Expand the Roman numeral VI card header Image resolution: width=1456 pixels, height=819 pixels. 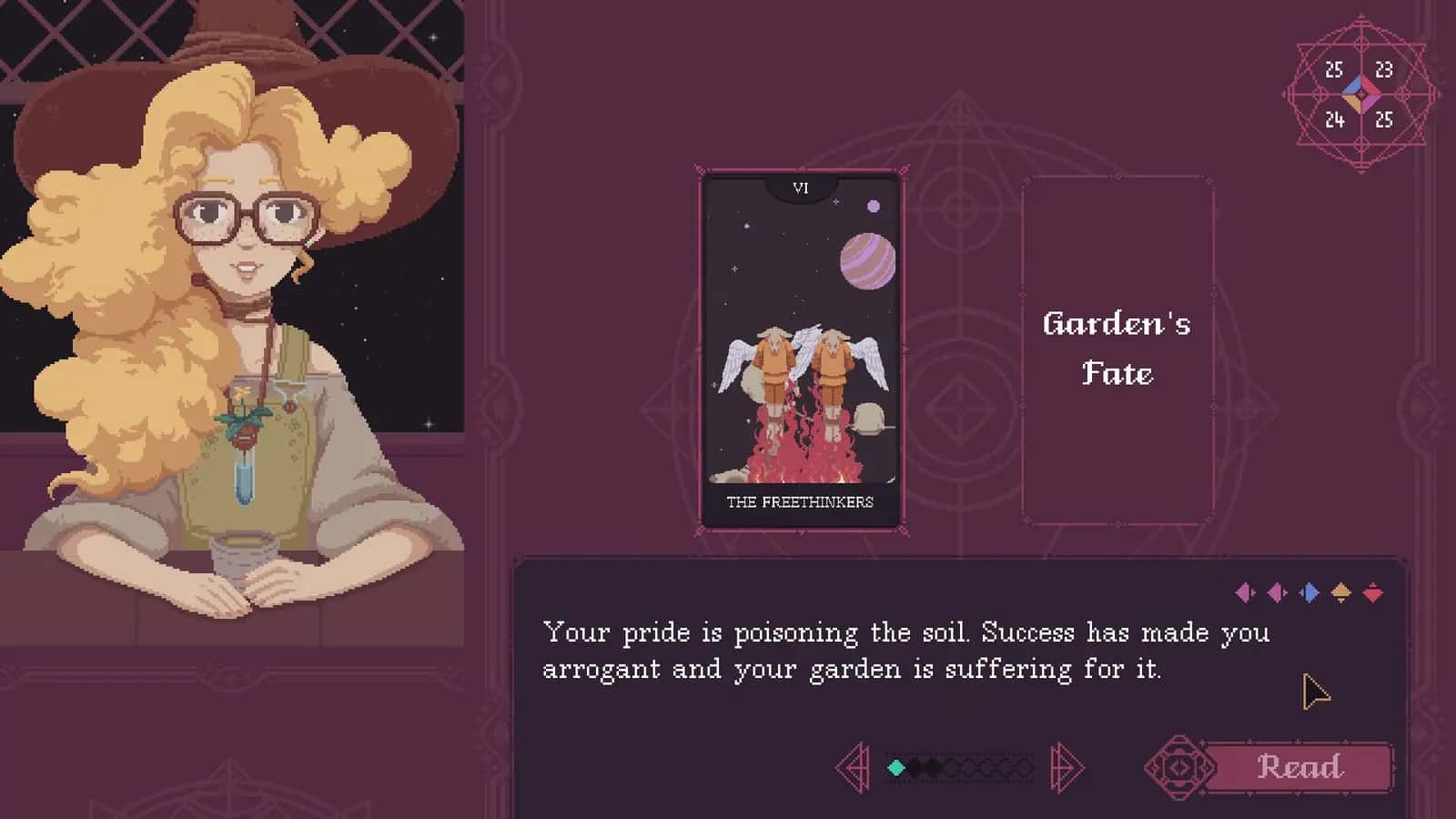click(801, 188)
